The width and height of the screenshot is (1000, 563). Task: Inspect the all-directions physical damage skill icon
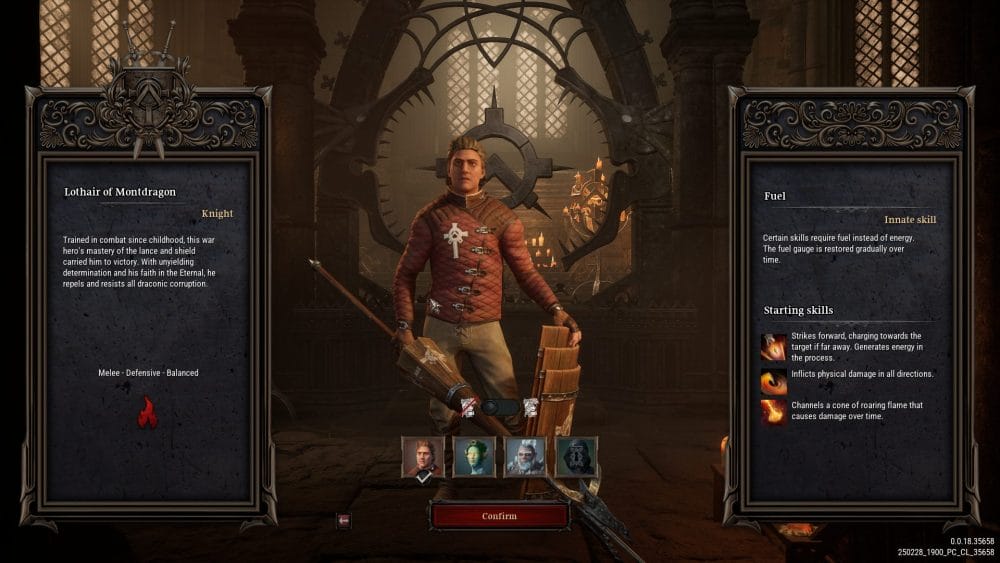(774, 381)
